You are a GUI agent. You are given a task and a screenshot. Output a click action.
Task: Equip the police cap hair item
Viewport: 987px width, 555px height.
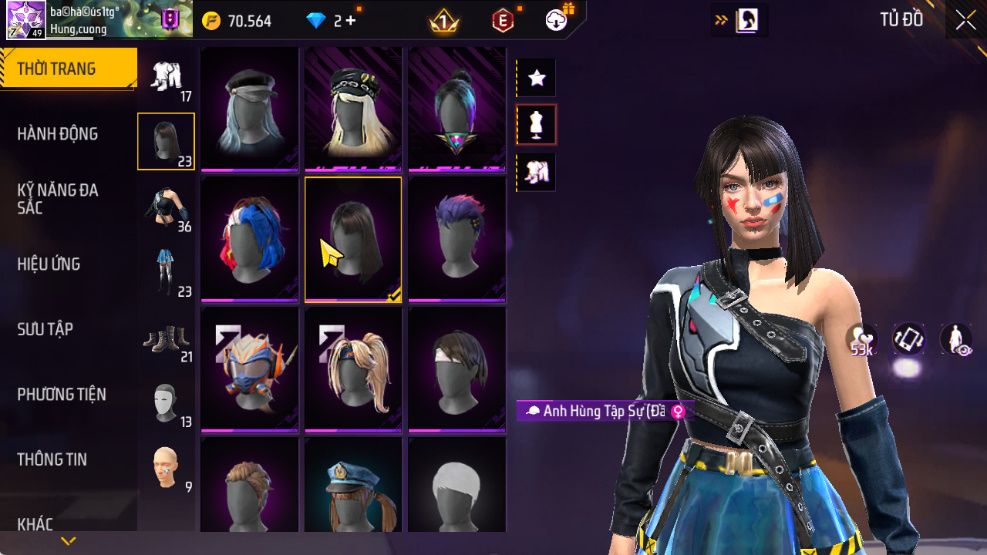pos(353,490)
